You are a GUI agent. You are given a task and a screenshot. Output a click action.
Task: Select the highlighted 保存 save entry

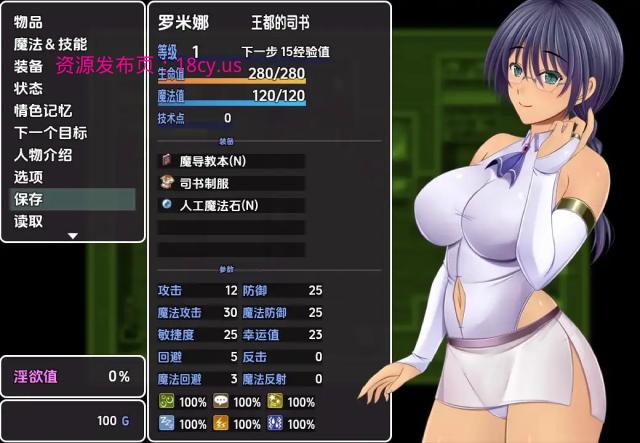tap(72, 199)
